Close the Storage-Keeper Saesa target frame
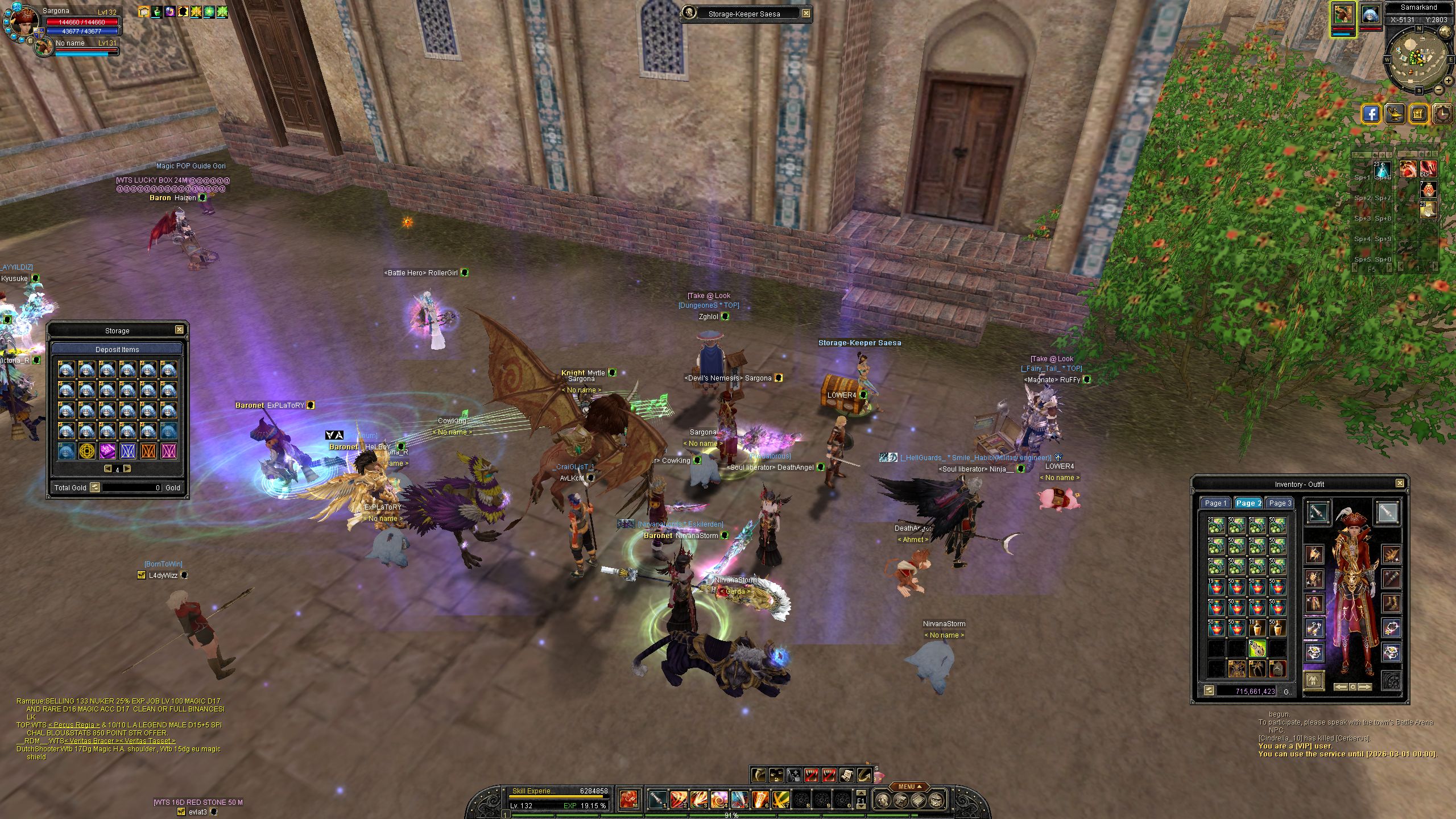The image size is (1456, 819). [806, 14]
